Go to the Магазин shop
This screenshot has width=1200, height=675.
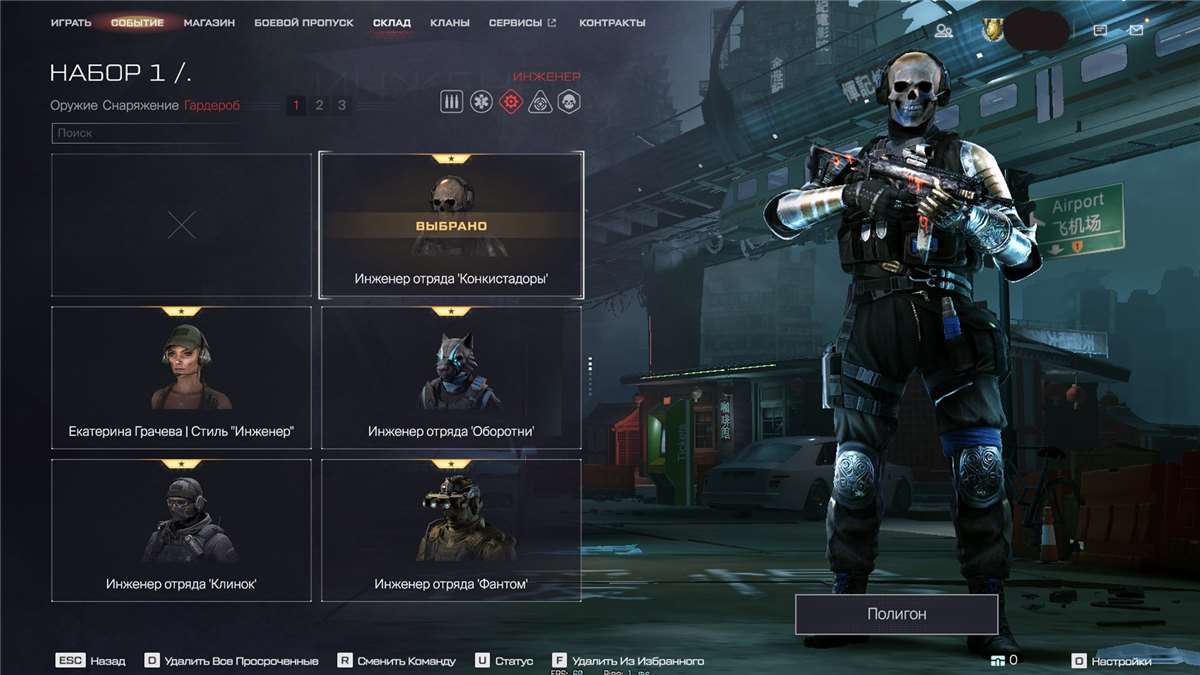click(209, 23)
